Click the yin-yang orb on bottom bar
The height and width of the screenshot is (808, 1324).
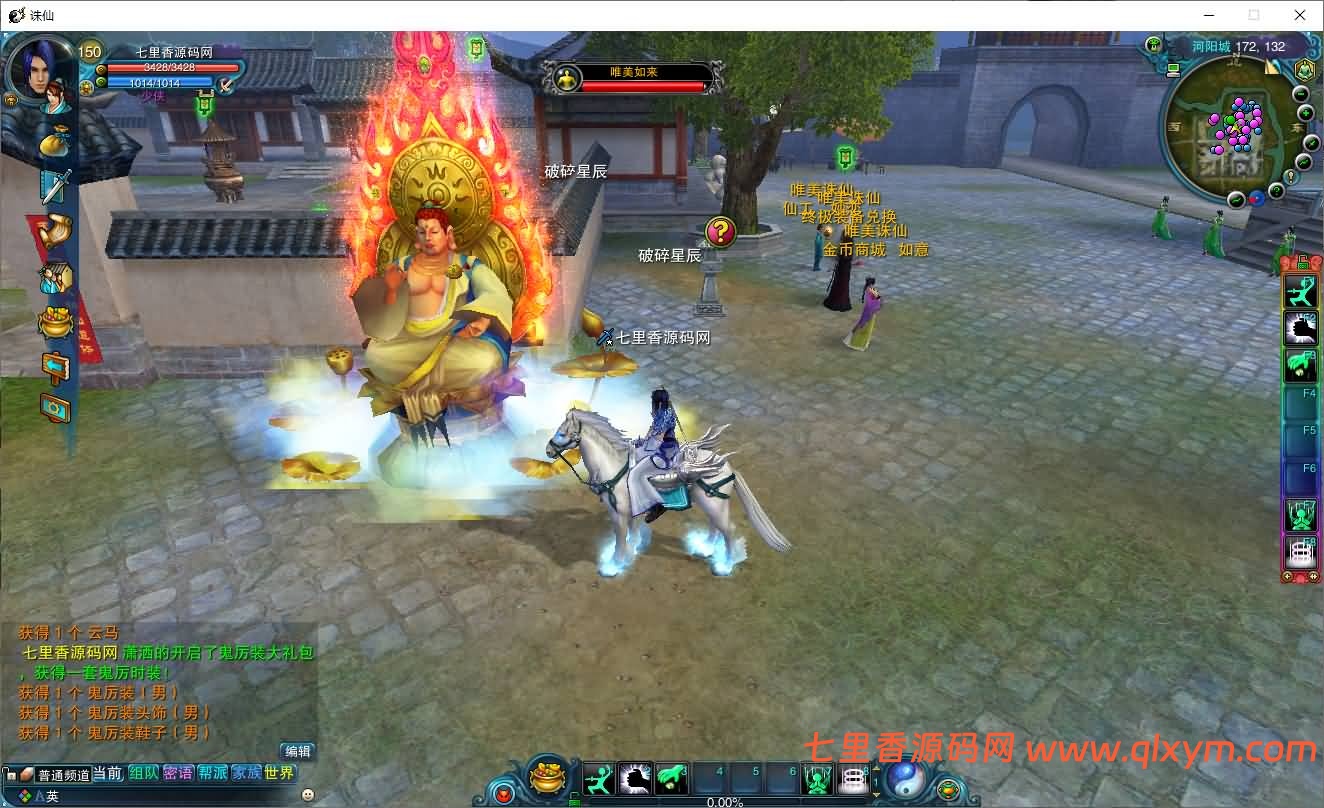(906, 778)
